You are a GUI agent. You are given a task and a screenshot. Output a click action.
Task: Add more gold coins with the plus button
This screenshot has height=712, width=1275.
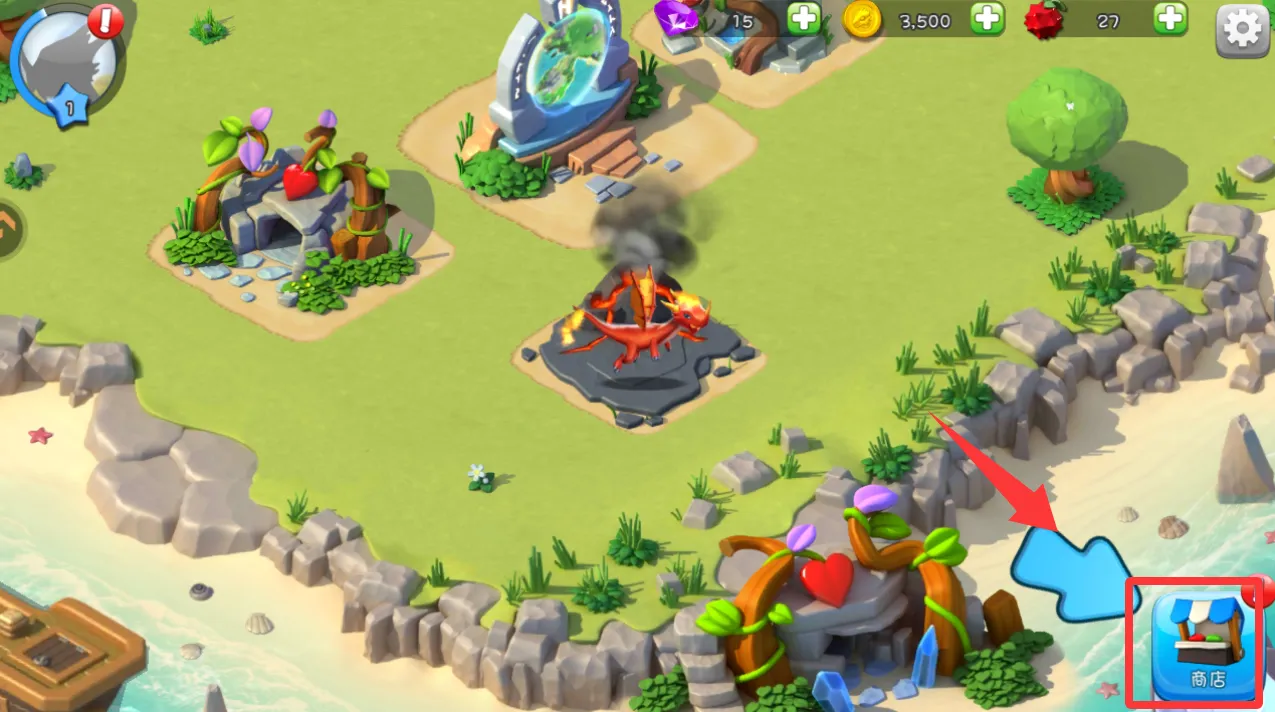(987, 19)
